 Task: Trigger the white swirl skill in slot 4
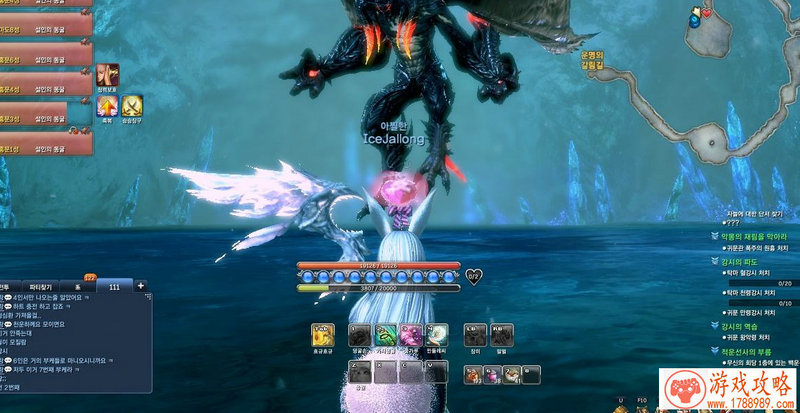tap(436, 336)
